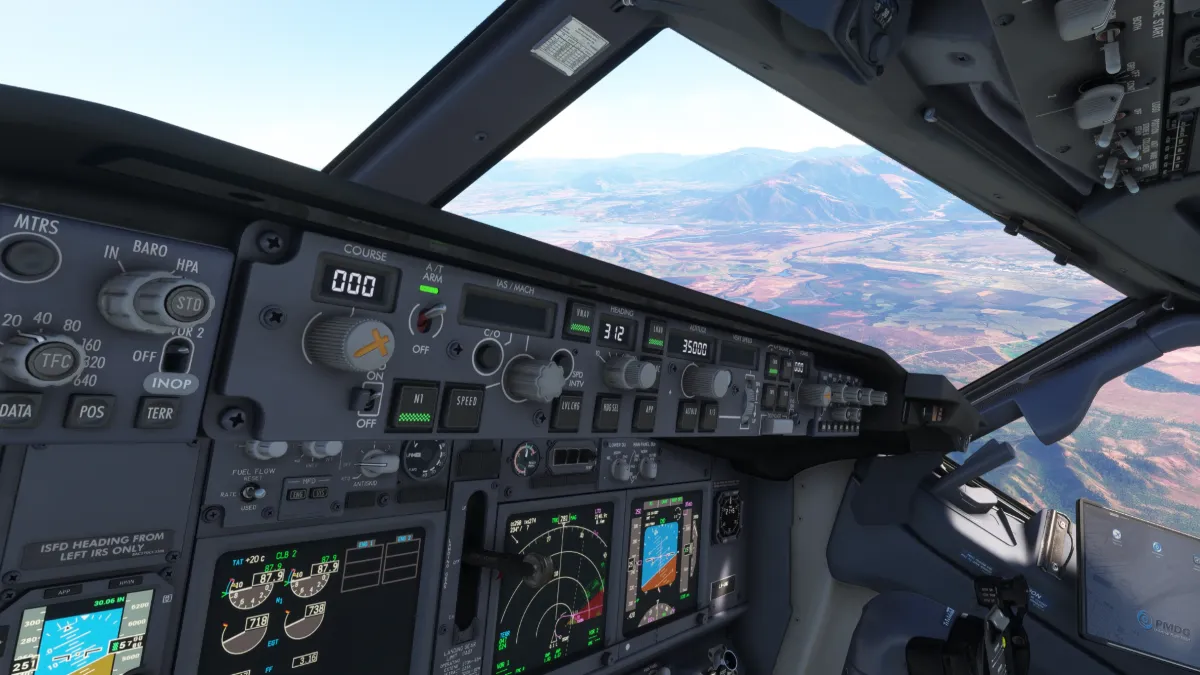Activate the VNAV button

tap(579, 321)
